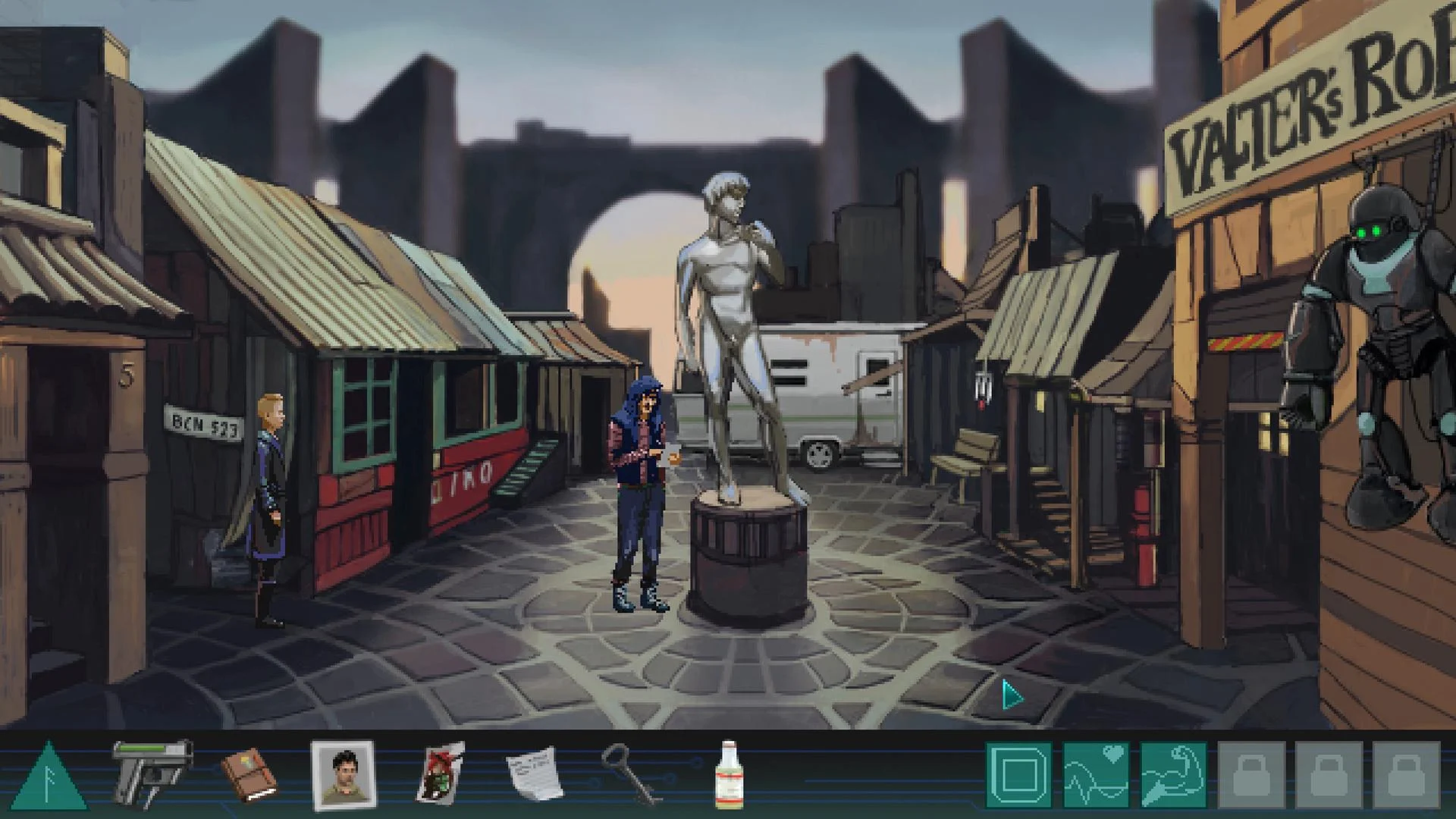1456x819 pixels.
Task: Open the brown notebook inventory item
Action: [250, 773]
